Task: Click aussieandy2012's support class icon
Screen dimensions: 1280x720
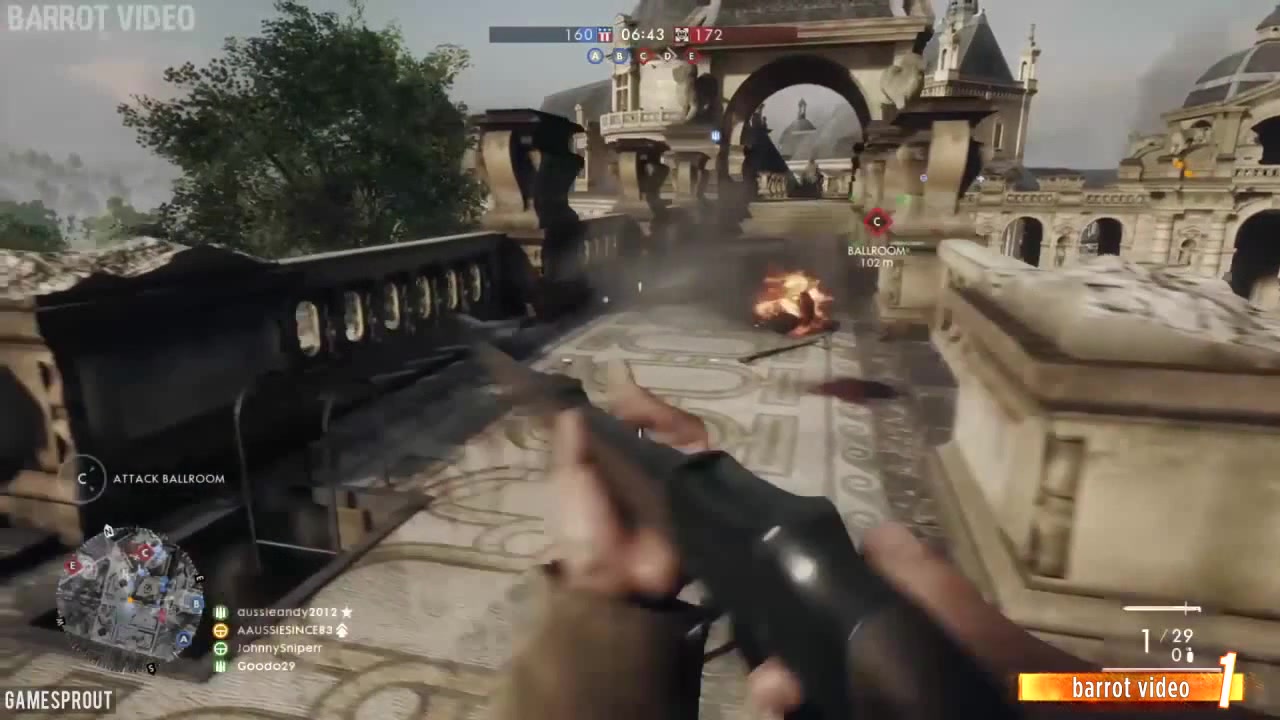Action: click(221, 612)
